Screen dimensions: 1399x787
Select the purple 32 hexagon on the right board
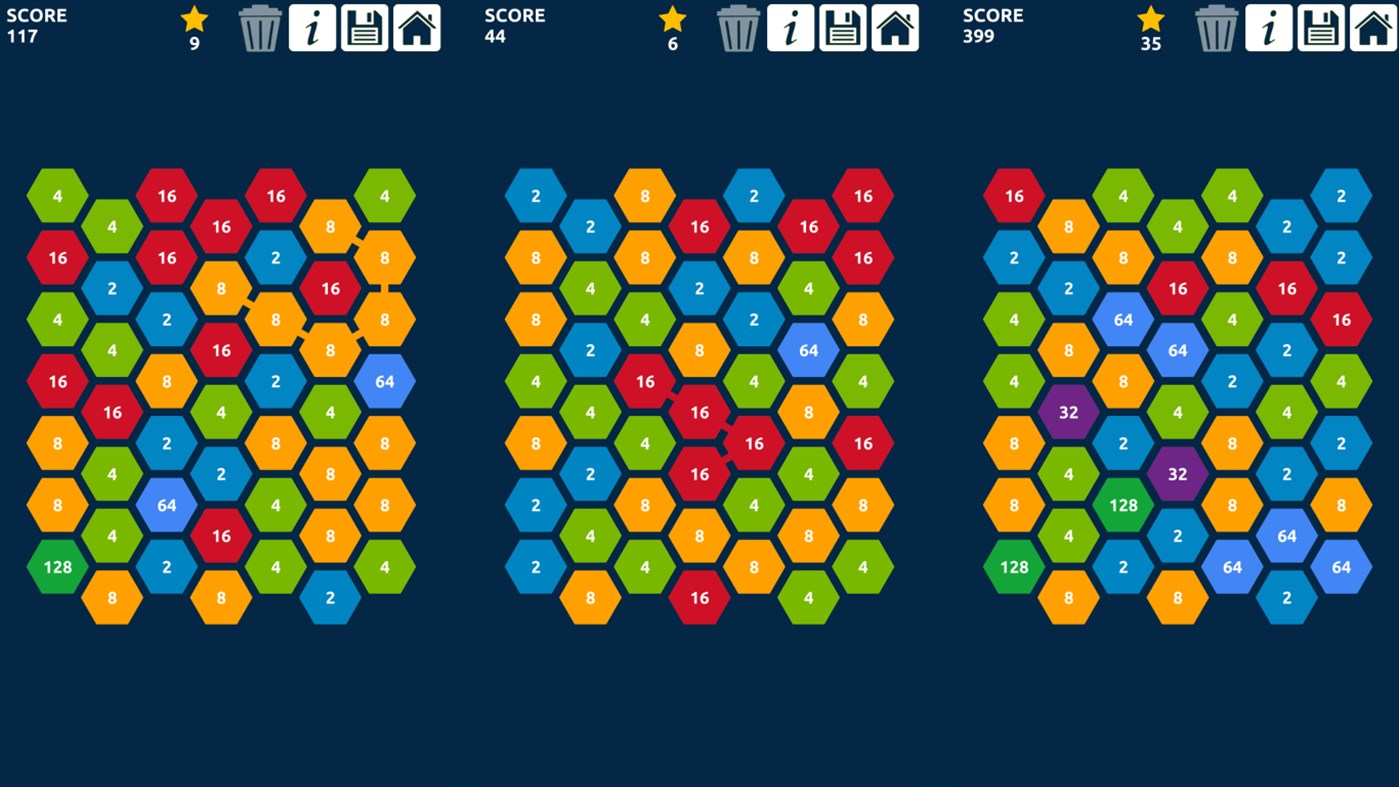(x=1069, y=412)
